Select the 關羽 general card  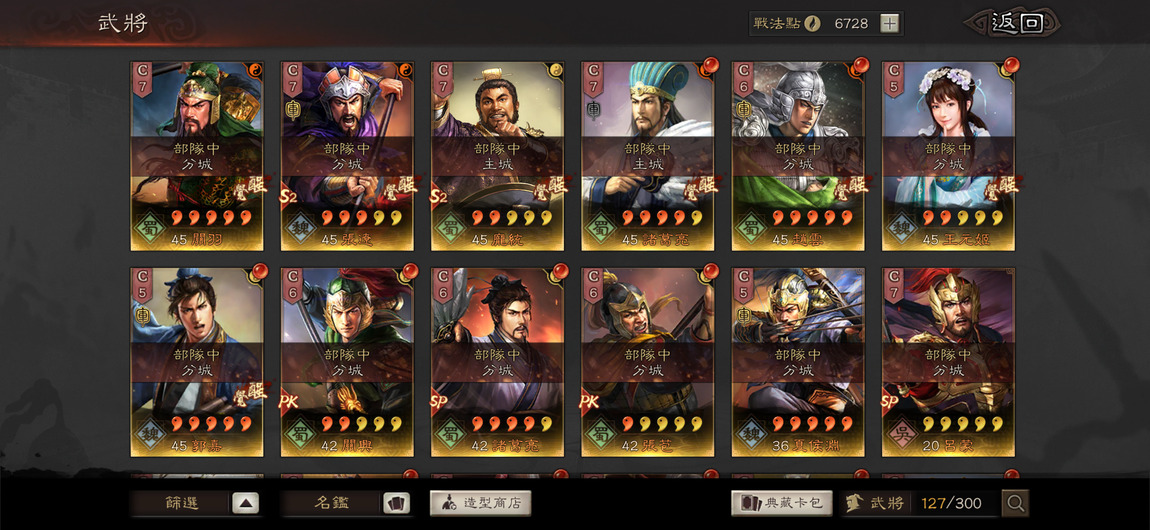[197, 155]
